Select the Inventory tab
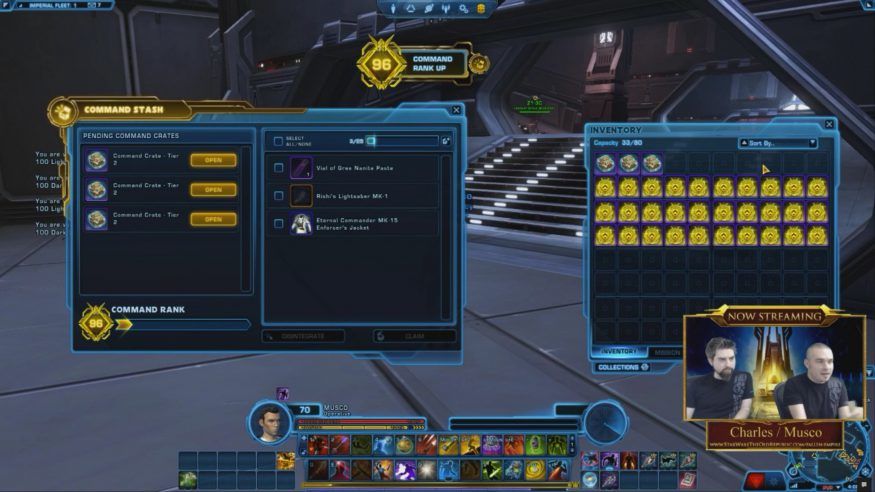 coord(618,352)
